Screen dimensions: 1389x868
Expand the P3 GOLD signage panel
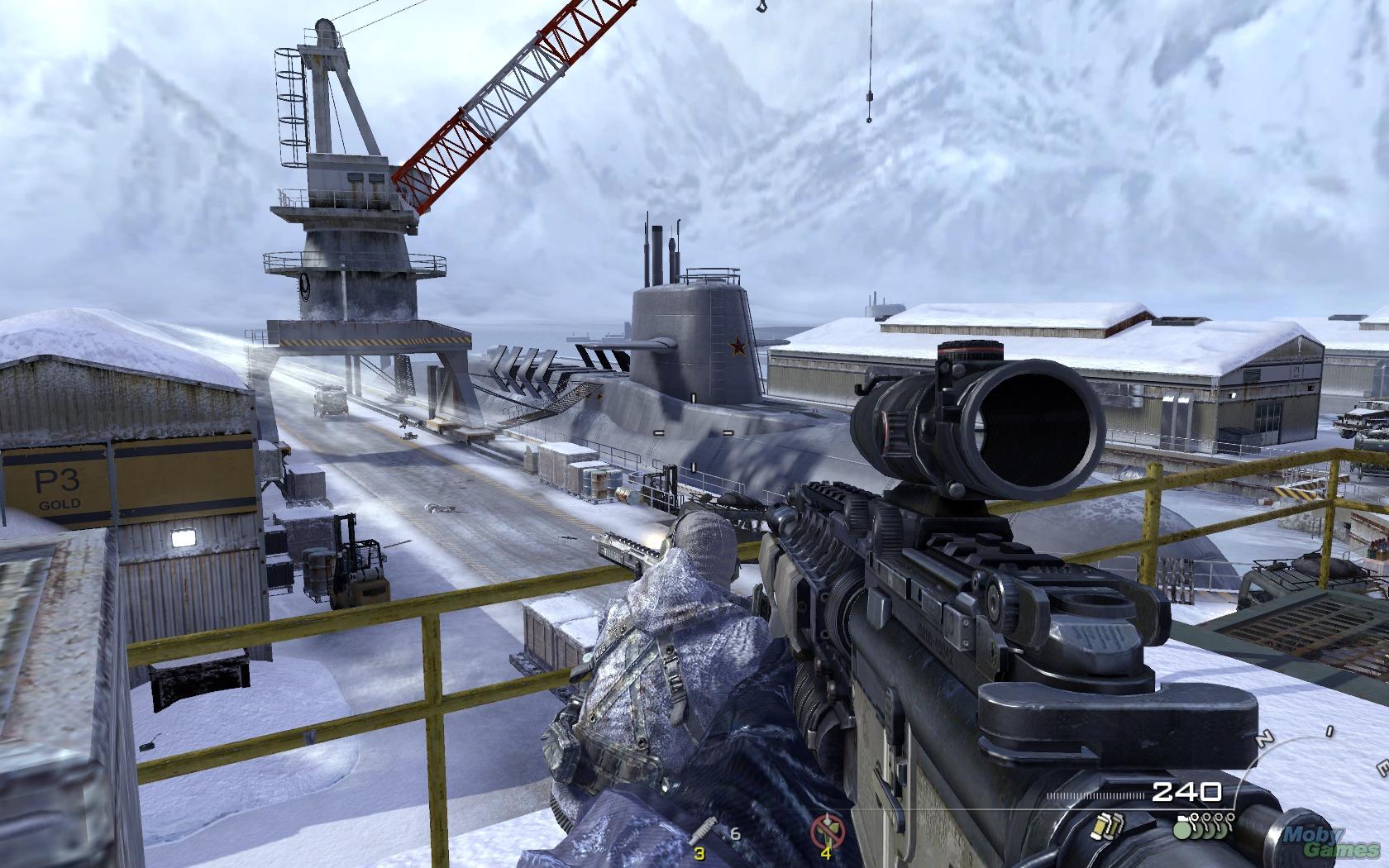tap(58, 489)
